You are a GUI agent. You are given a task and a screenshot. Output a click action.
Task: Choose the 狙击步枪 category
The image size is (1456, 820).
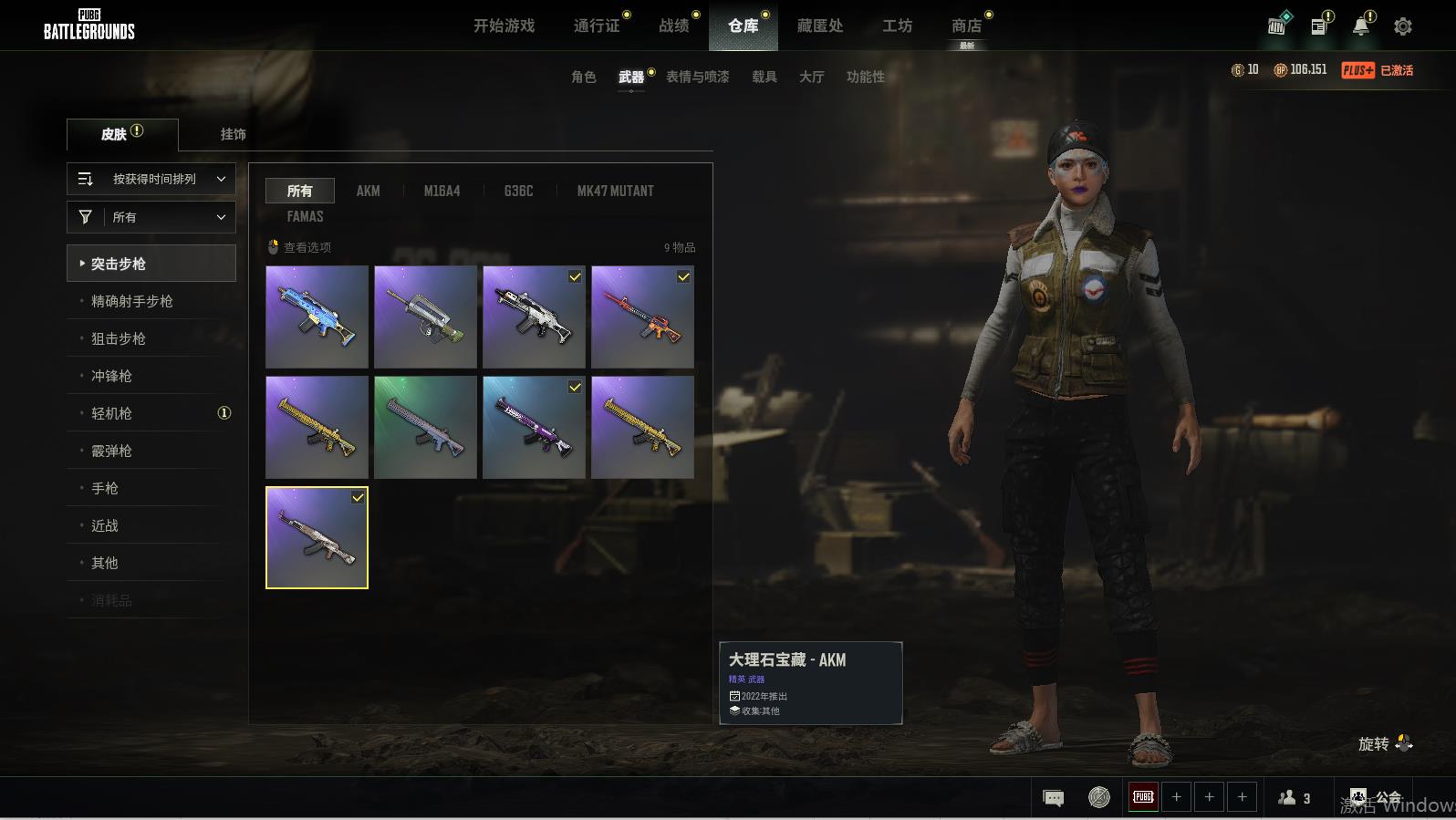[119, 338]
